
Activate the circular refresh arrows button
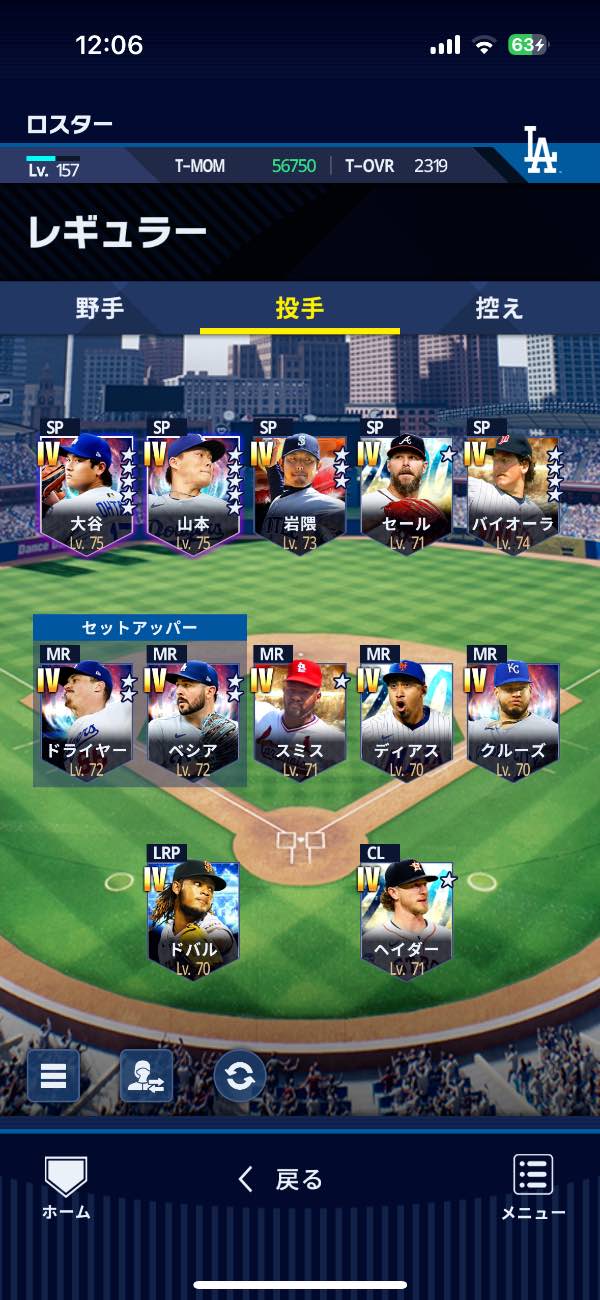click(240, 1076)
